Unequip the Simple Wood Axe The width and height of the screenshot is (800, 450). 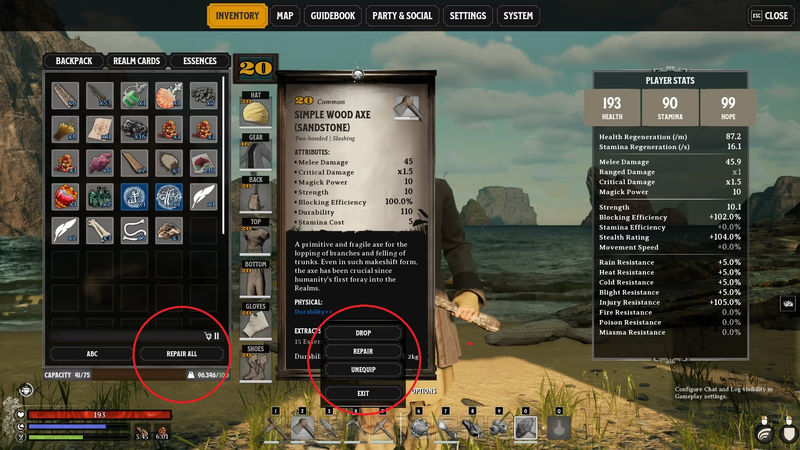pyautogui.click(x=363, y=370)
